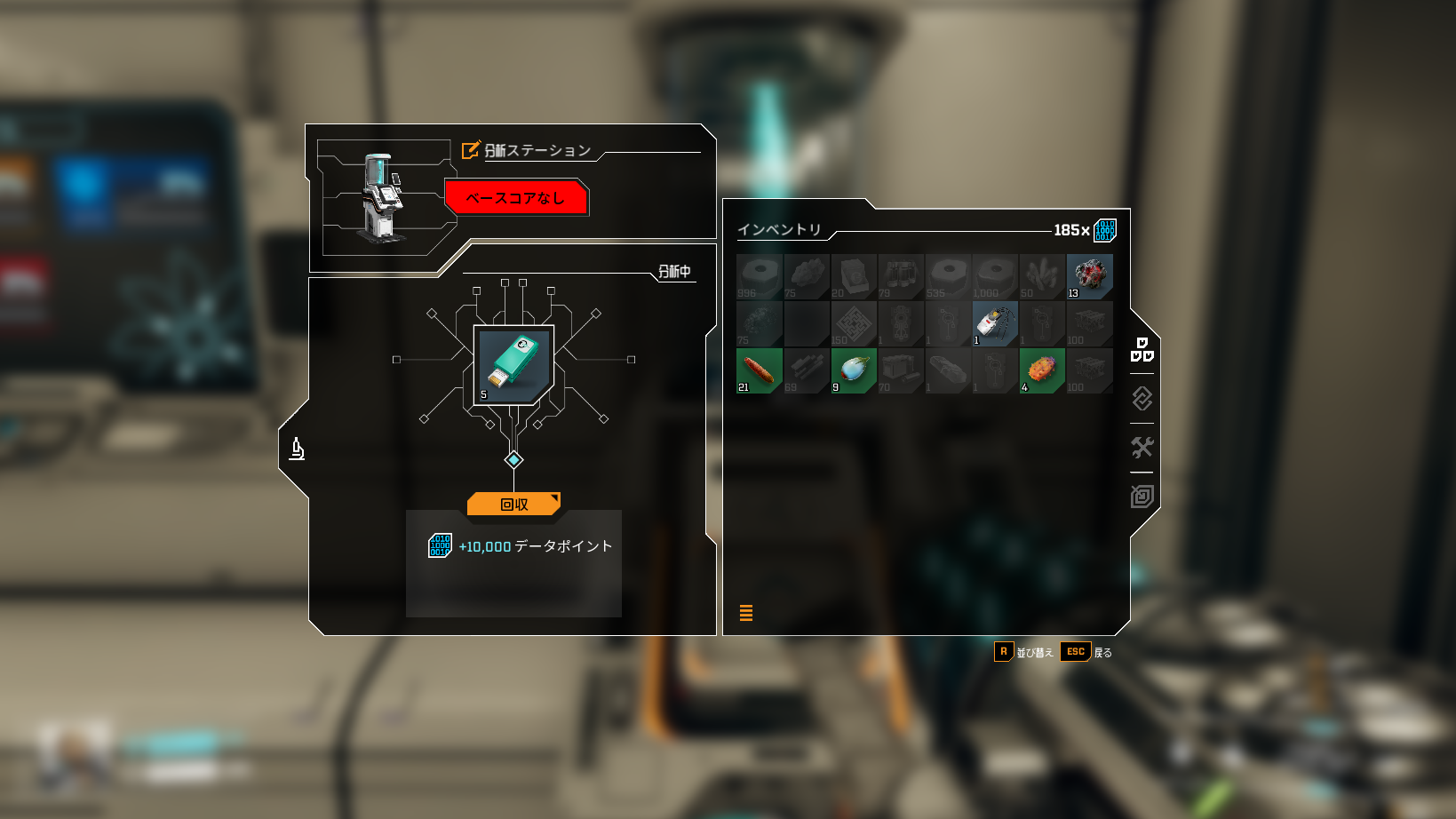This screenshot has width=1456, height=819.
Task: Choose the blue-white fruit stack of 9
Action: point(854,370)
